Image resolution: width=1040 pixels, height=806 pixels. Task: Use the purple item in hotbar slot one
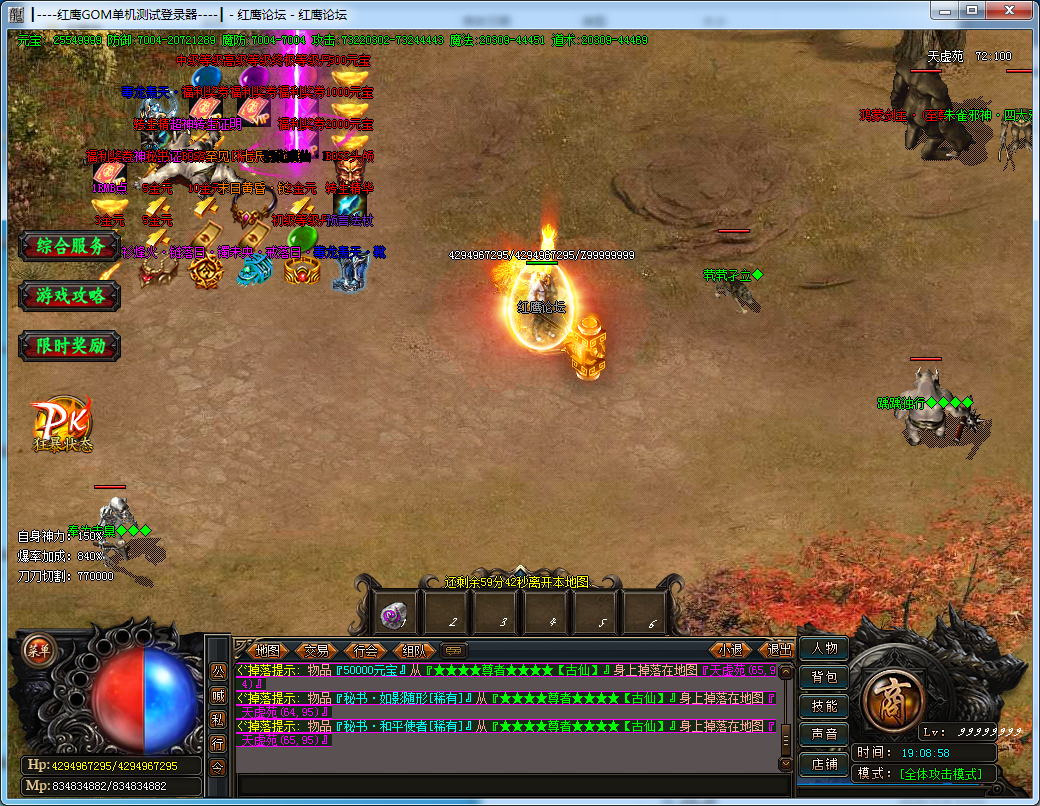tap(397, 614)
